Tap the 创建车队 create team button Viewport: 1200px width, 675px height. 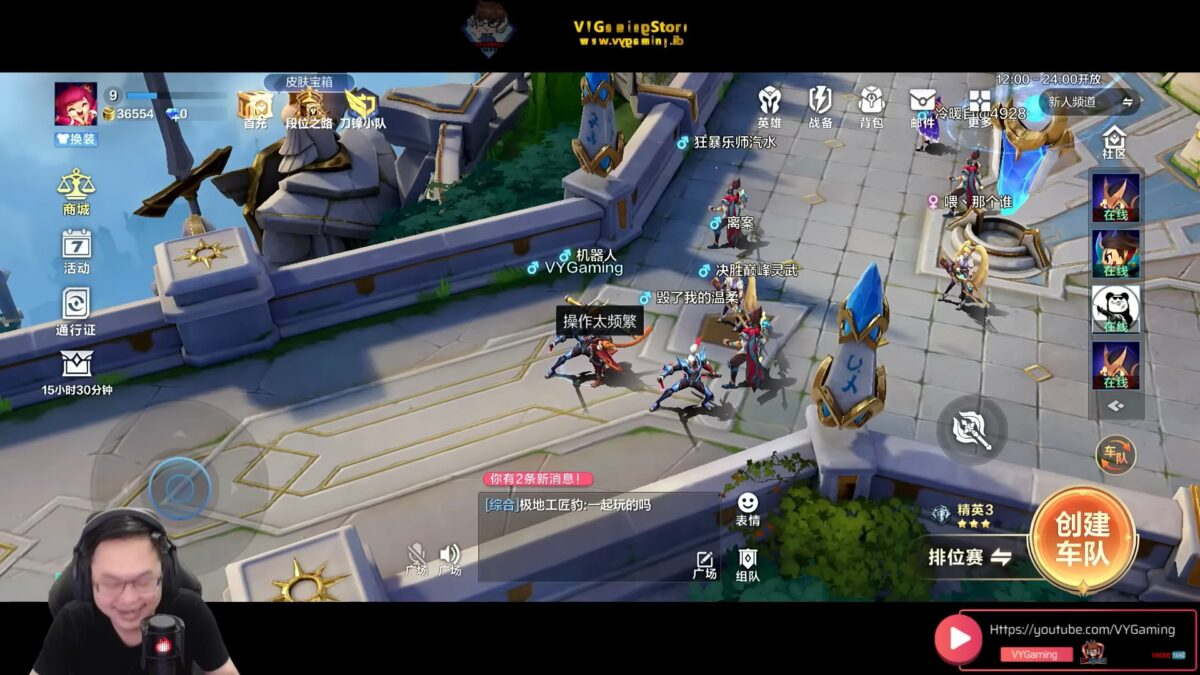pos(1082,540)
